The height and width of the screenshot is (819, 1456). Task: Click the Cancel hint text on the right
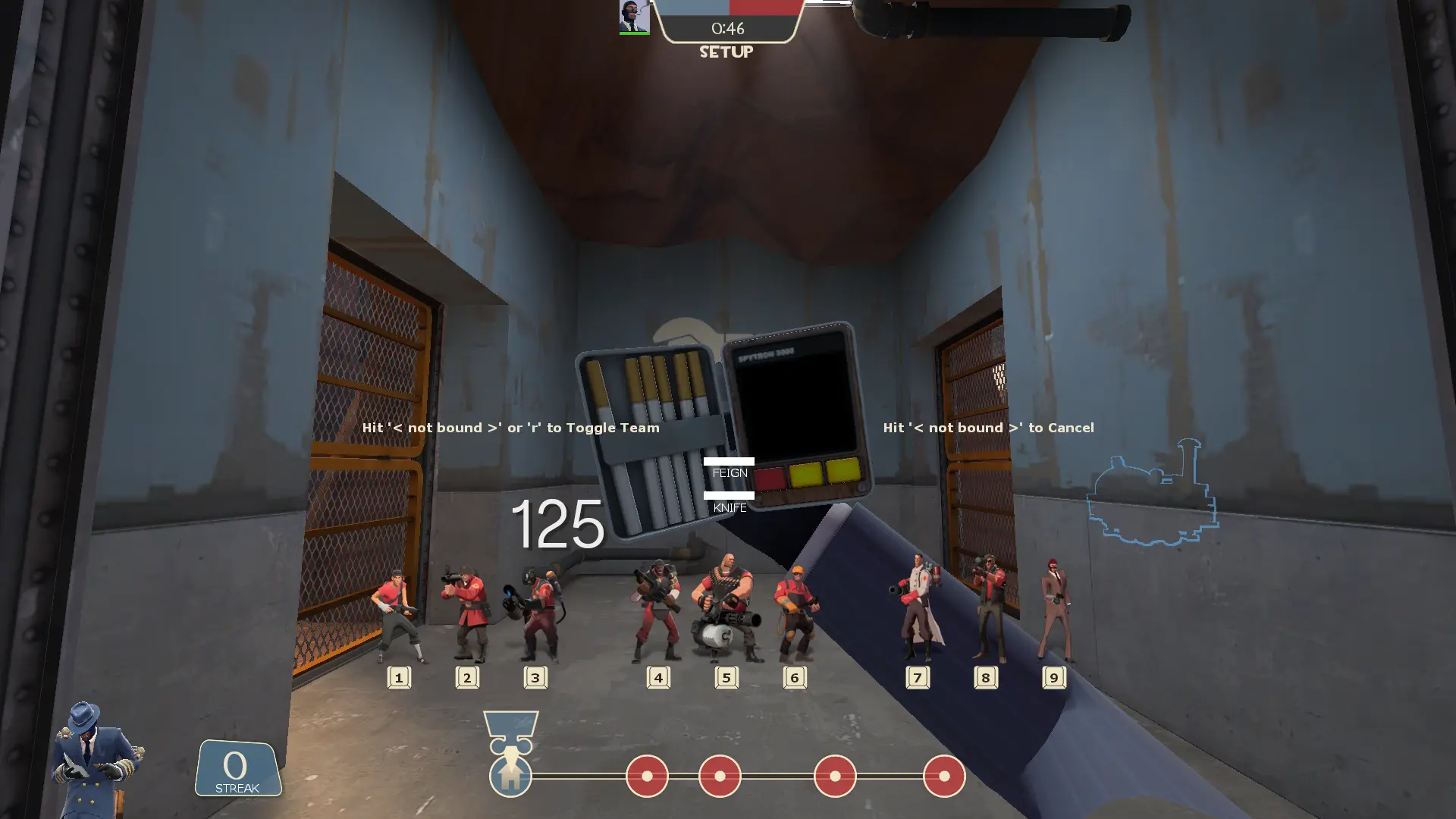tap(987, 427)
